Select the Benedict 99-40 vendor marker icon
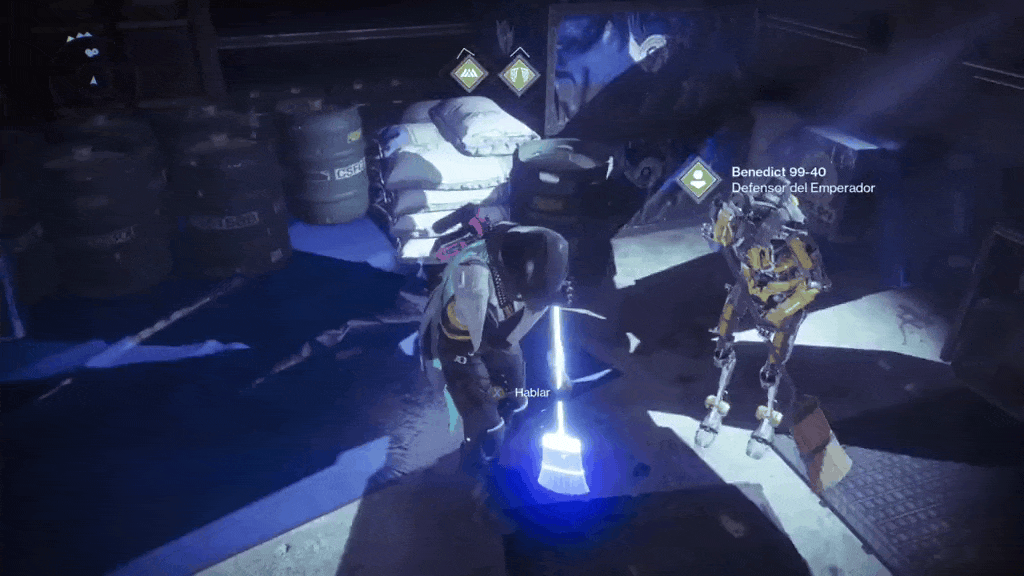 click(x=698, y=180)
